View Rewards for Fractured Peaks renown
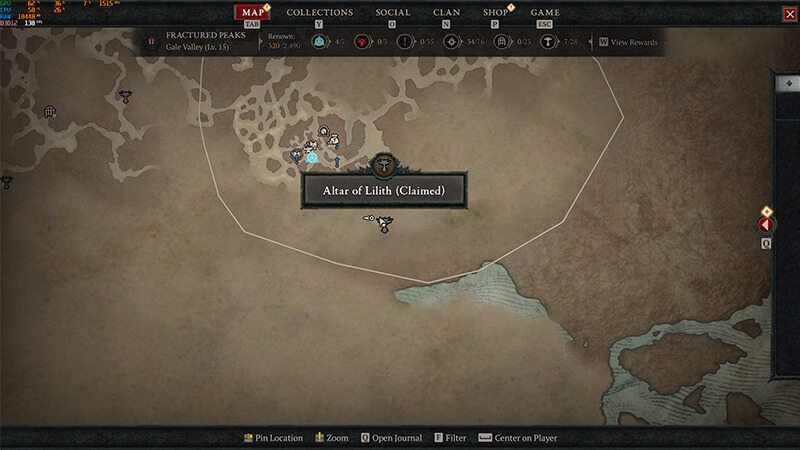This screenshot has width=800, height=450. (632, 42)
